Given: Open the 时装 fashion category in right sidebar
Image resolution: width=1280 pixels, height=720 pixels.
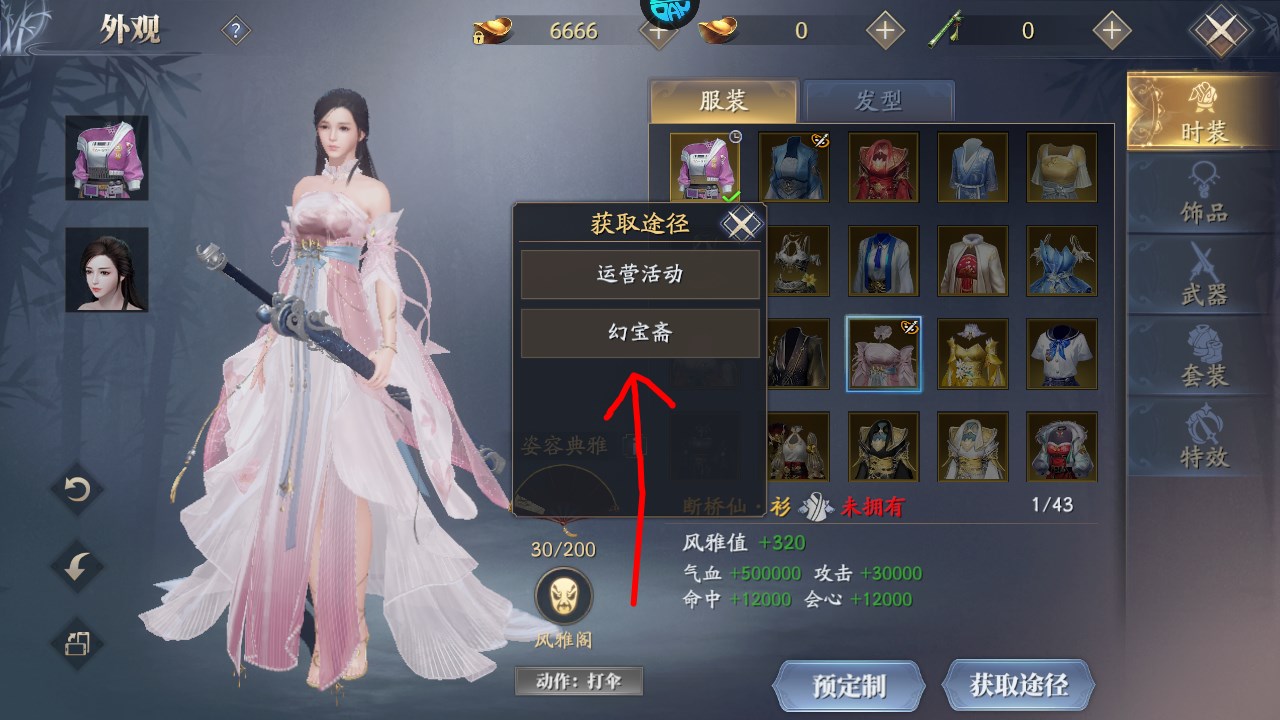Looking at the screenshot, I should coord(1204,115).
